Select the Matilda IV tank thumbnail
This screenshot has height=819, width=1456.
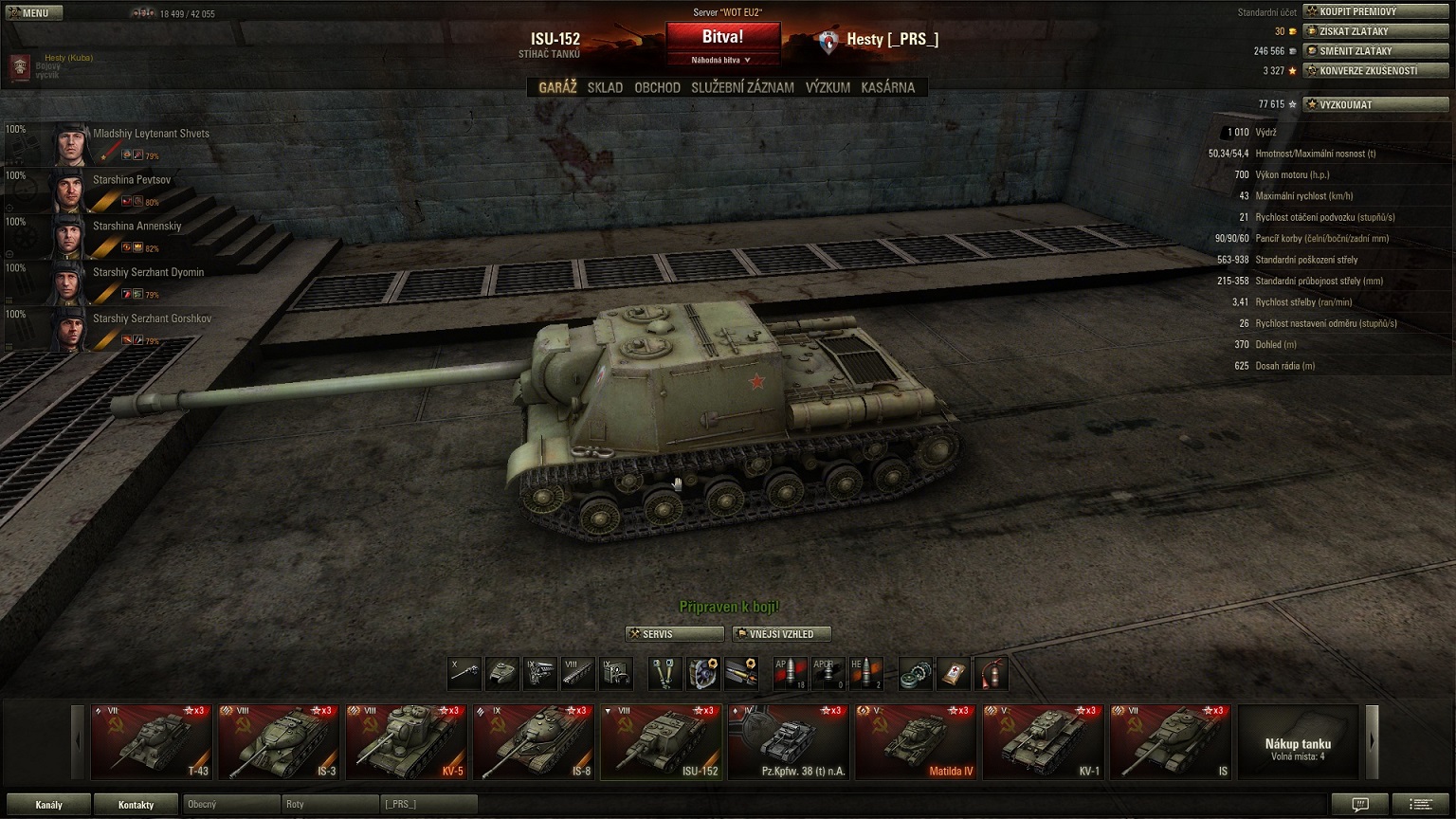[x=916, y=741]
